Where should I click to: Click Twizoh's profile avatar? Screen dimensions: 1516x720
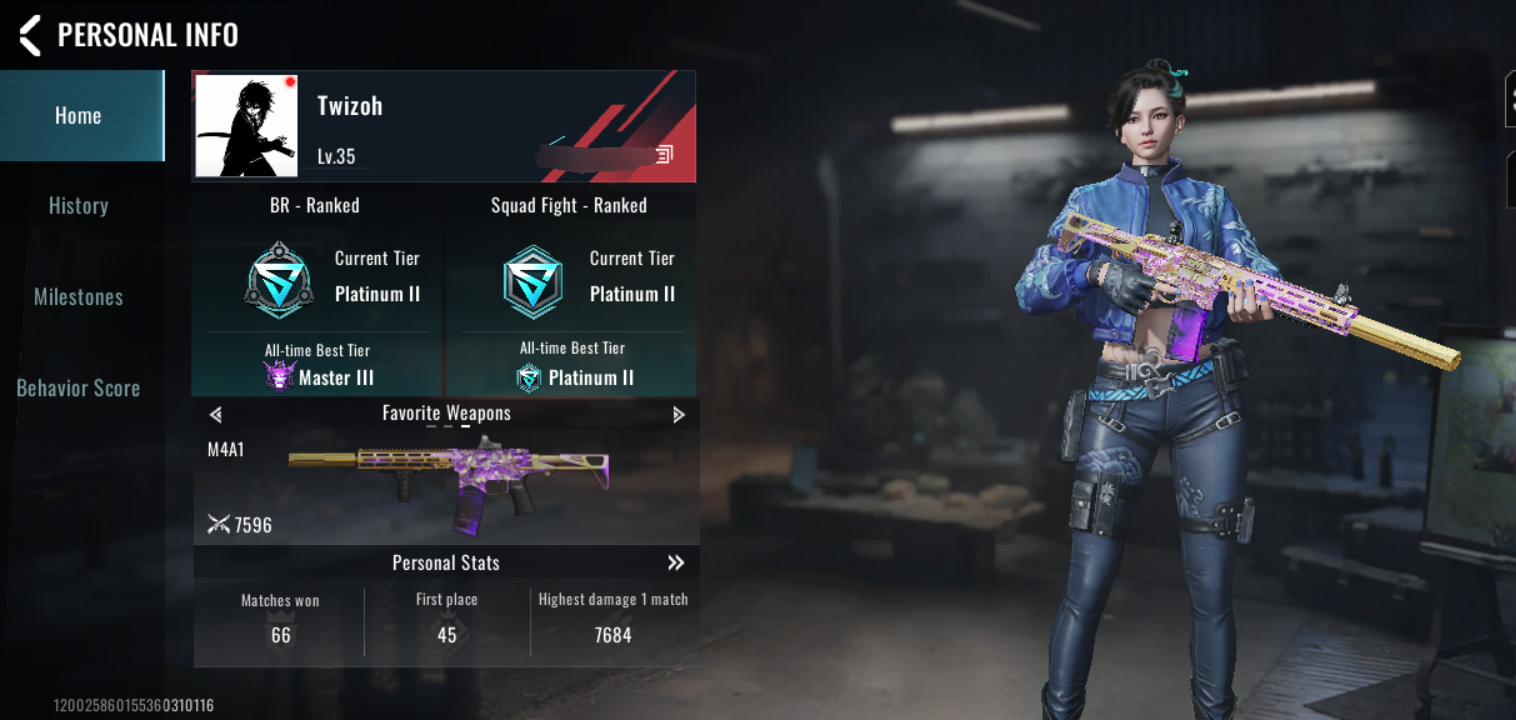(246, 126)
